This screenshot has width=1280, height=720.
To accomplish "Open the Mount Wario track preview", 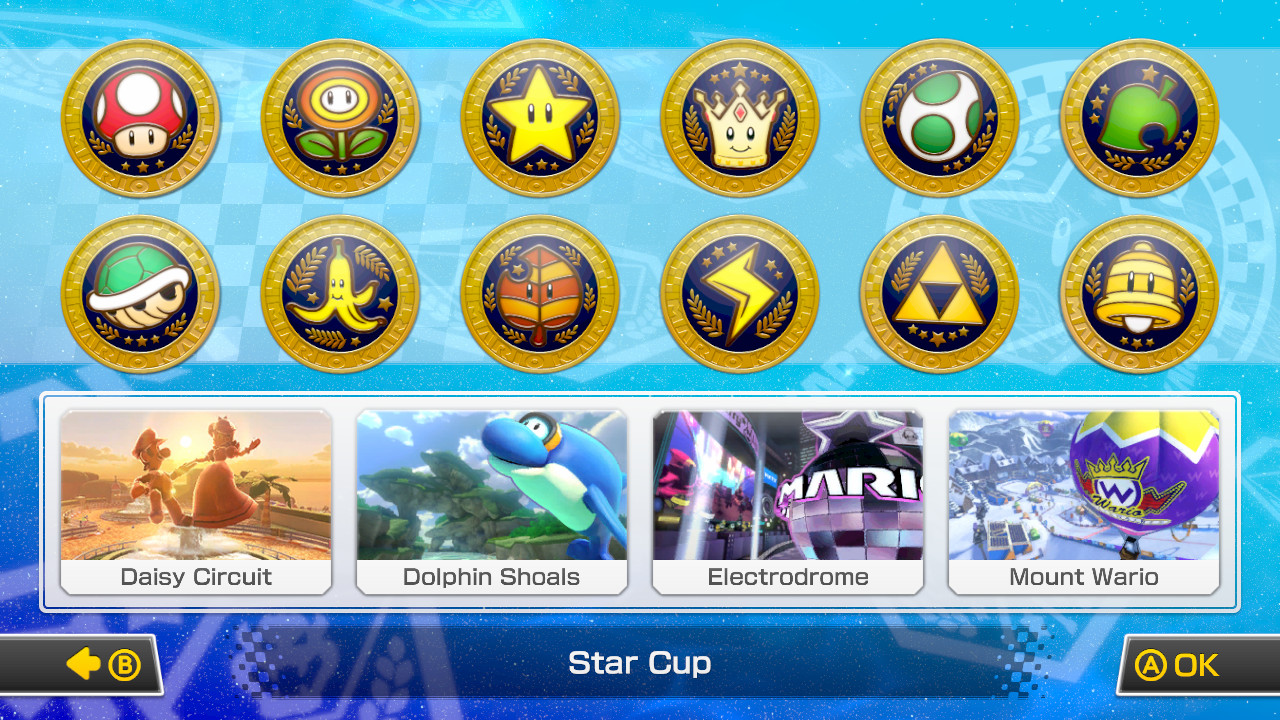I will [x=1084, y=490].
